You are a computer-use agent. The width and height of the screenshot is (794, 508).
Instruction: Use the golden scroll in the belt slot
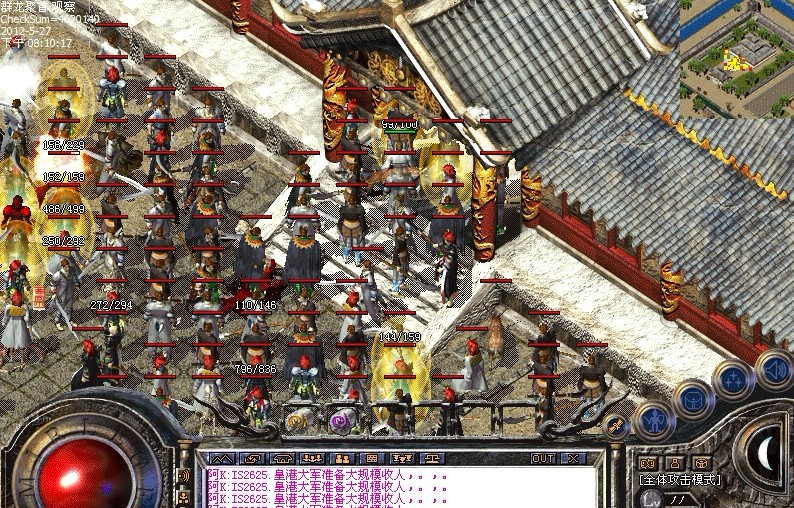296,421
